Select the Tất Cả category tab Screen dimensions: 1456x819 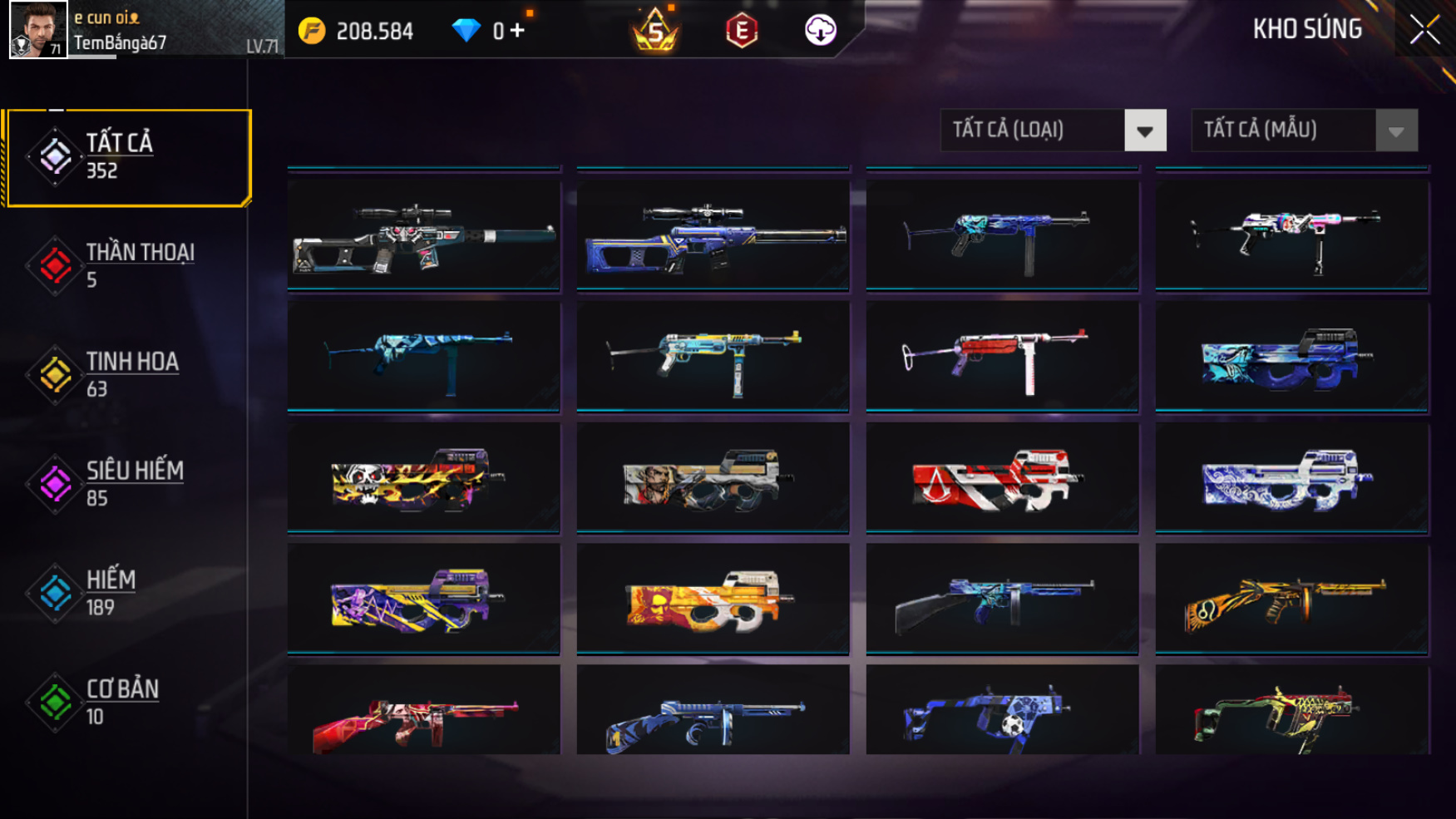tap(127, 156)
